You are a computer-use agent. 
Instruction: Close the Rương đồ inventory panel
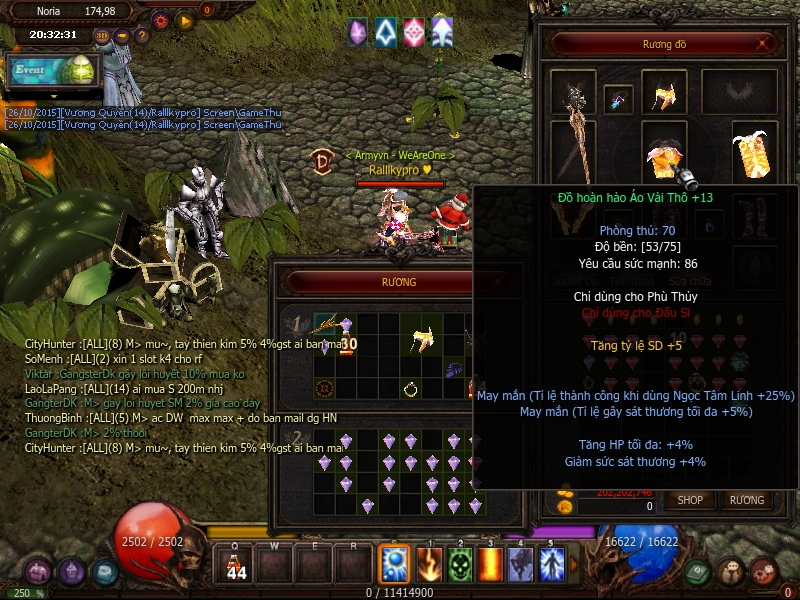click(765, 44)
